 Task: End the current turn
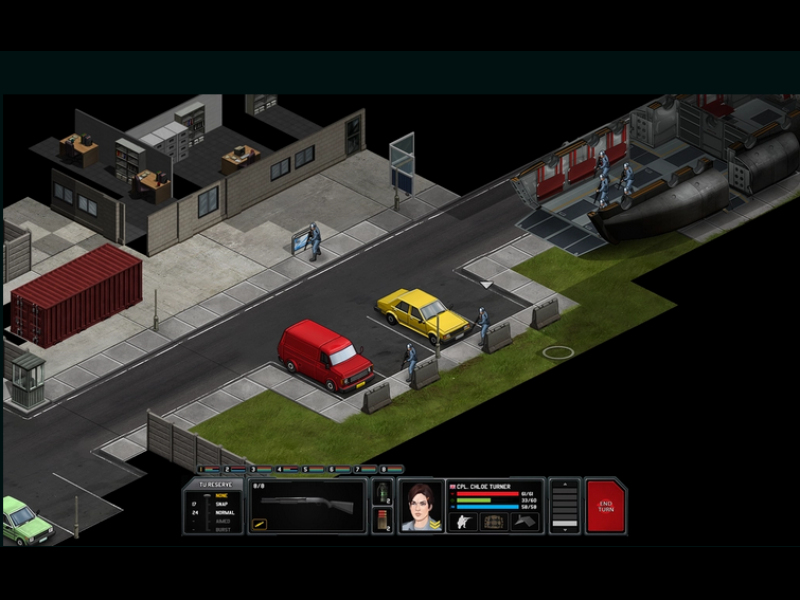coord(604,505)
